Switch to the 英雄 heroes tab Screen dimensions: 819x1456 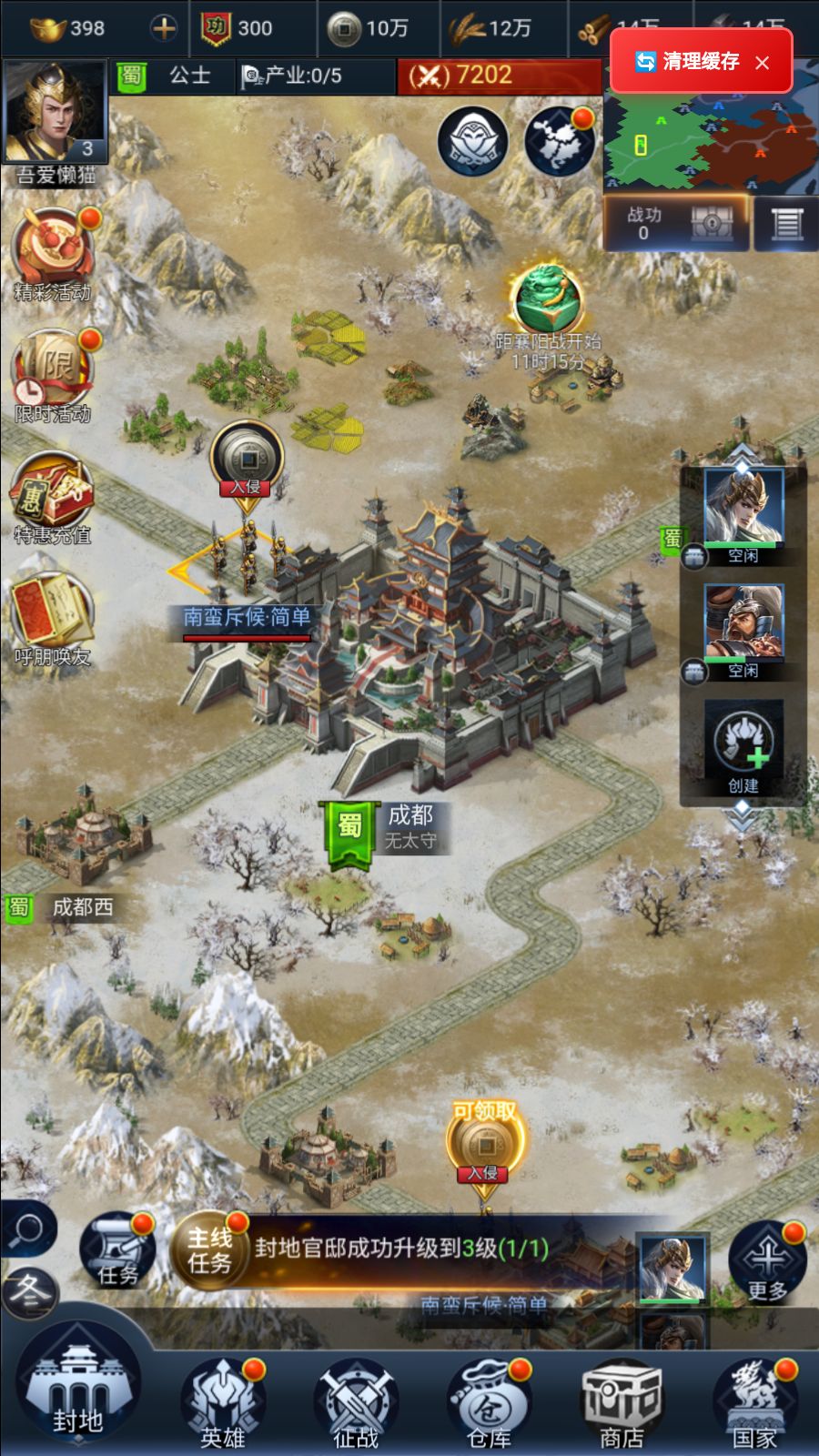(222, 1401)
